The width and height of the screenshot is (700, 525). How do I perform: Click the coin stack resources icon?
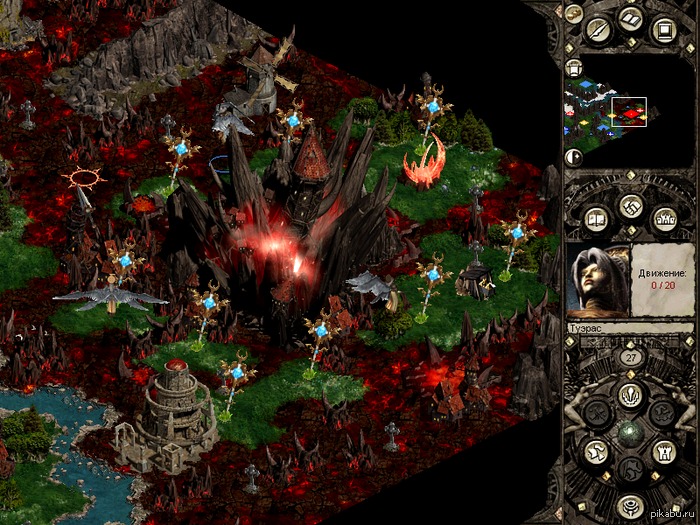pyautogui.click(x=574, y=12)
